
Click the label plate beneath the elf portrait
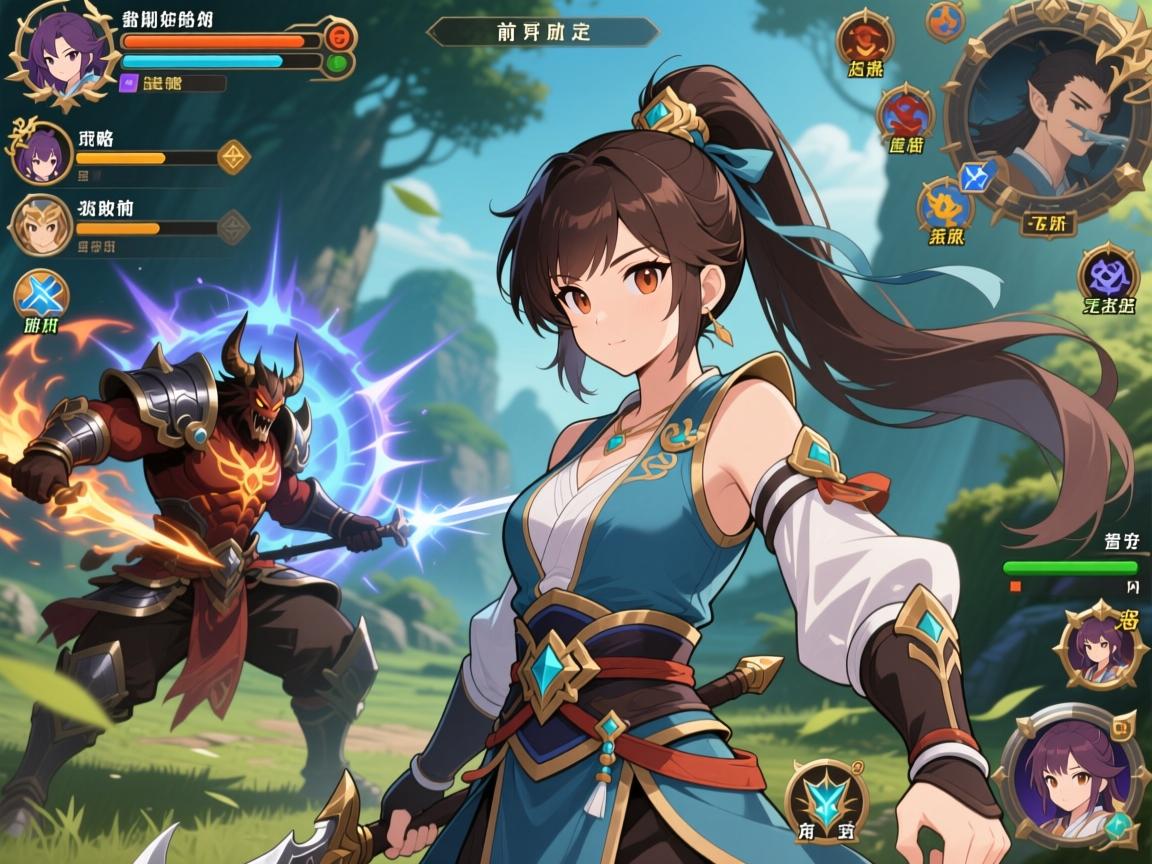1047,222
